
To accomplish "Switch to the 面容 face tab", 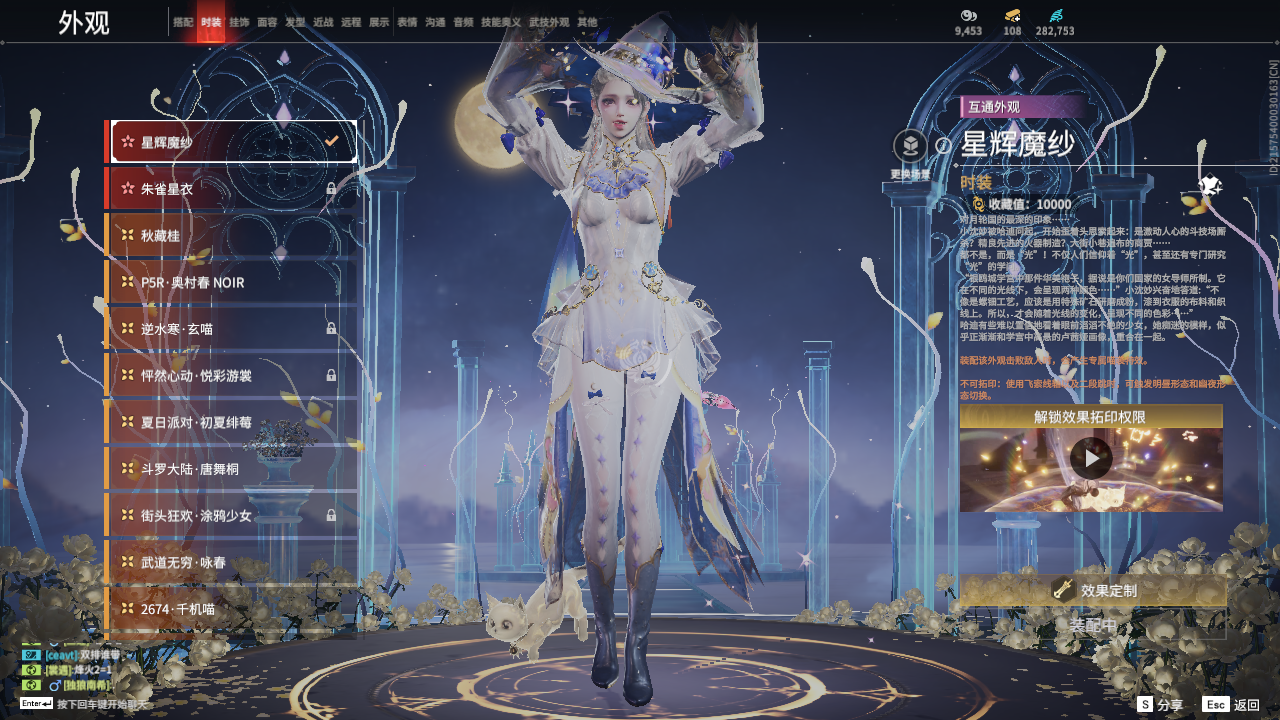I will point(267,22).
